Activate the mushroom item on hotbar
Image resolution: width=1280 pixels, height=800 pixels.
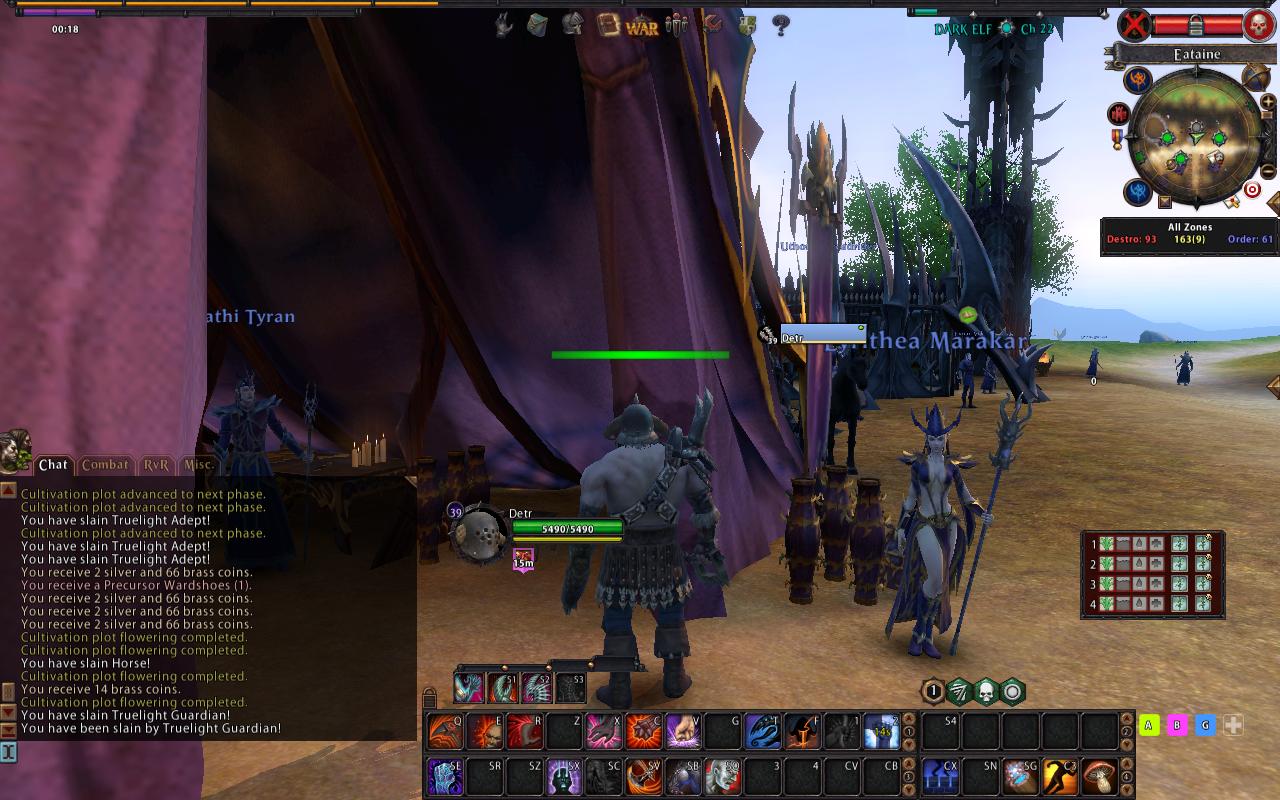tap(1099, 776)
